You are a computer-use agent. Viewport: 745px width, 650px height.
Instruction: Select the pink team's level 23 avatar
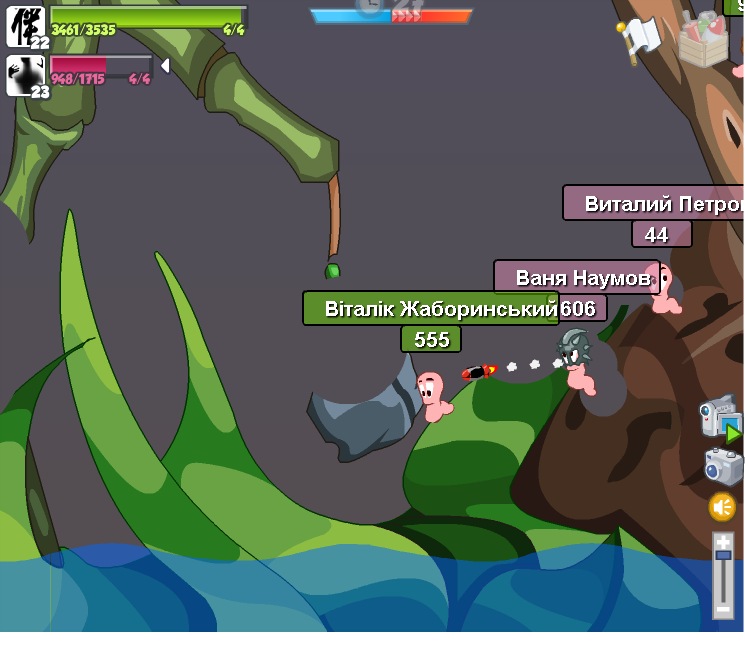26,76
